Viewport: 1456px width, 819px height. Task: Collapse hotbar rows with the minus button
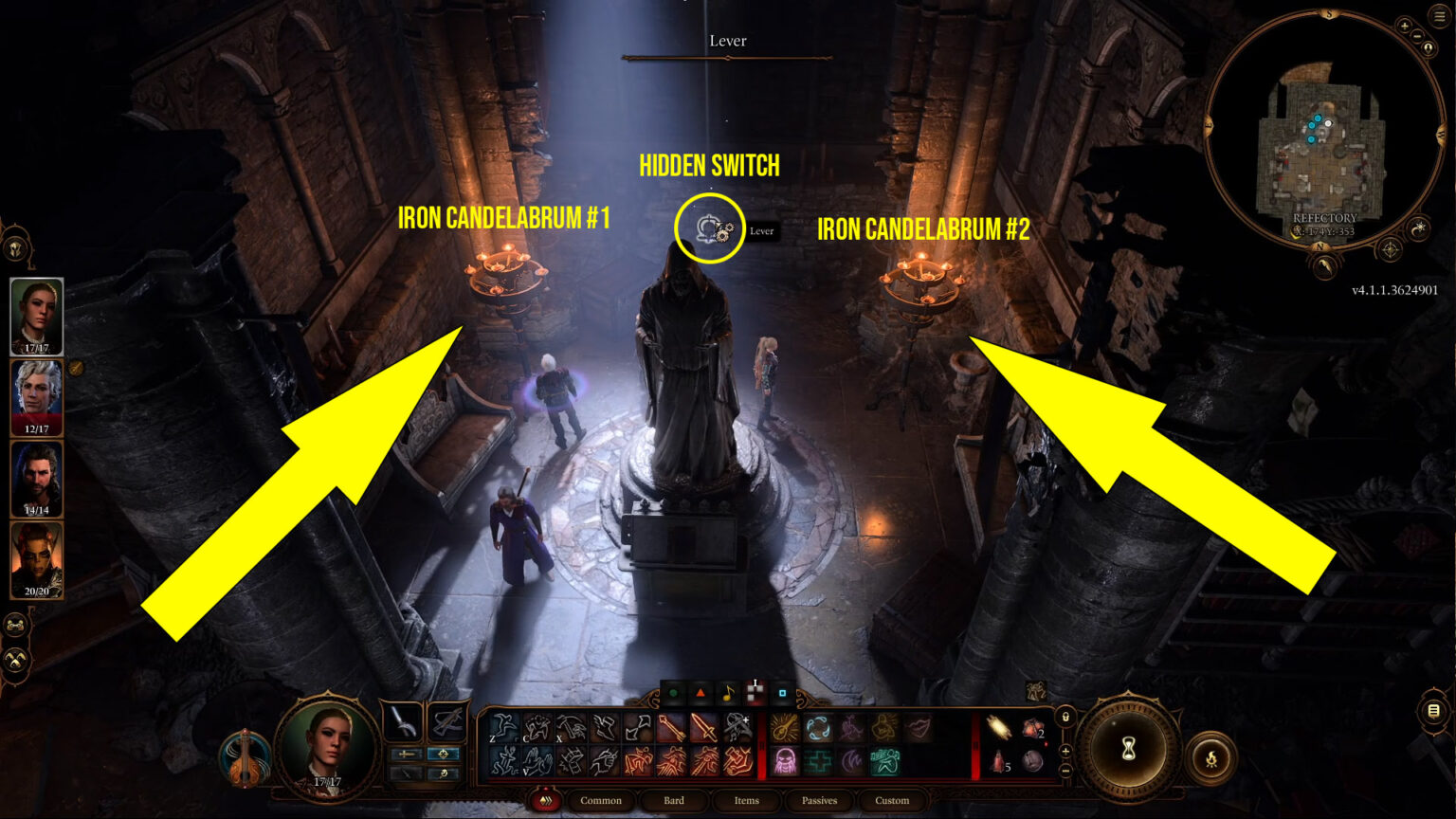[x=1065, y=771]
